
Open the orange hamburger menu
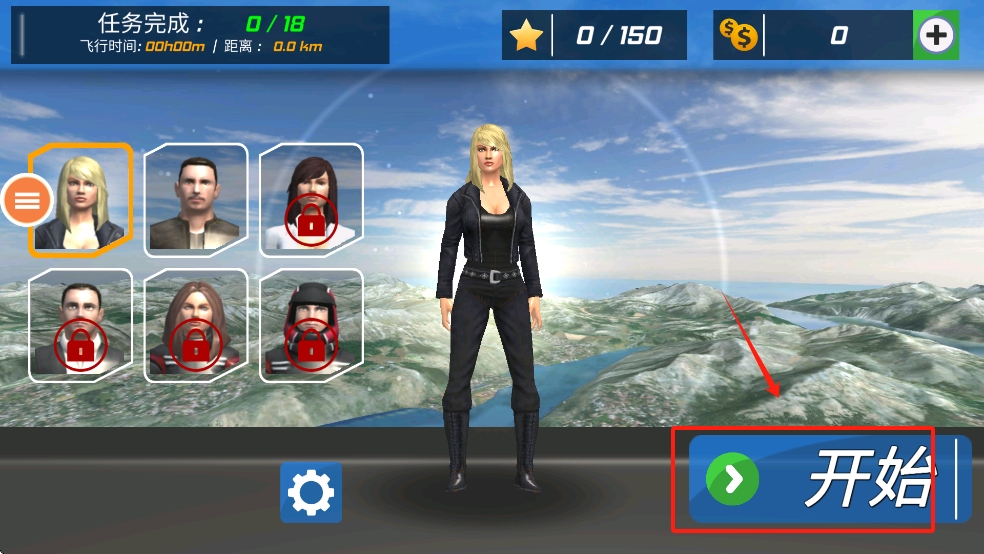[26, 200]
